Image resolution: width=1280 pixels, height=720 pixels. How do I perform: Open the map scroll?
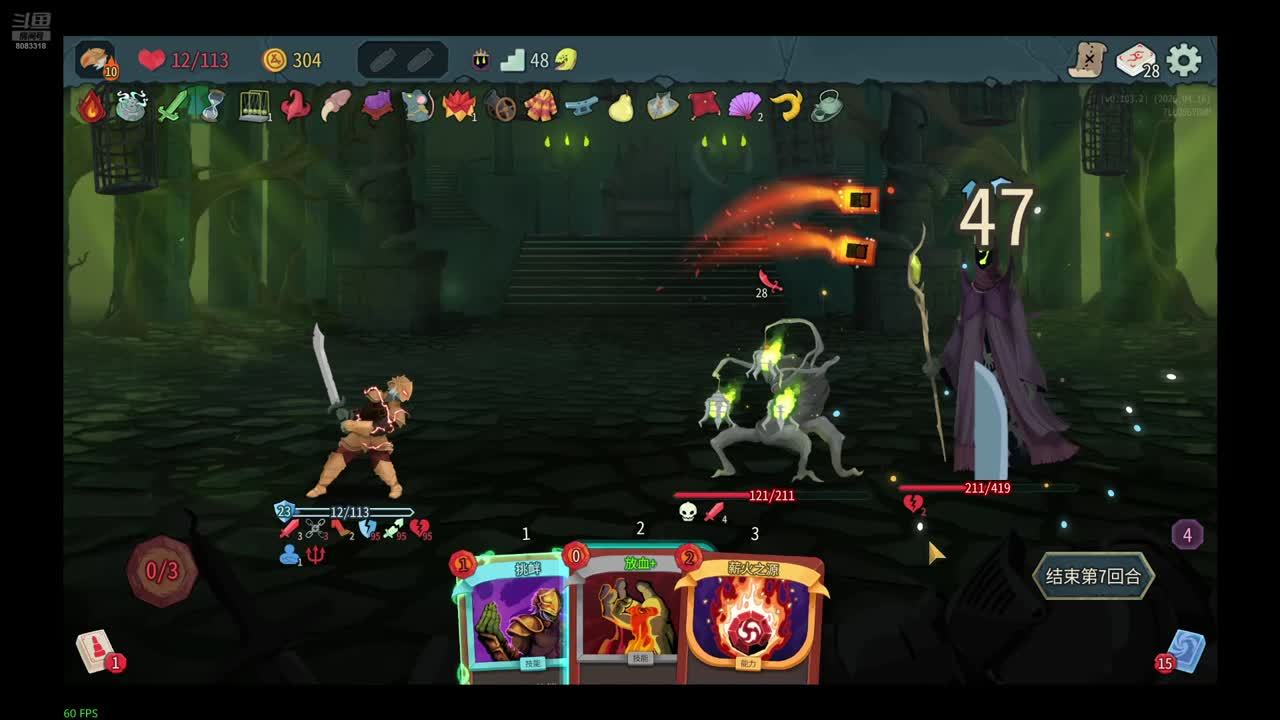point(1088,60)
